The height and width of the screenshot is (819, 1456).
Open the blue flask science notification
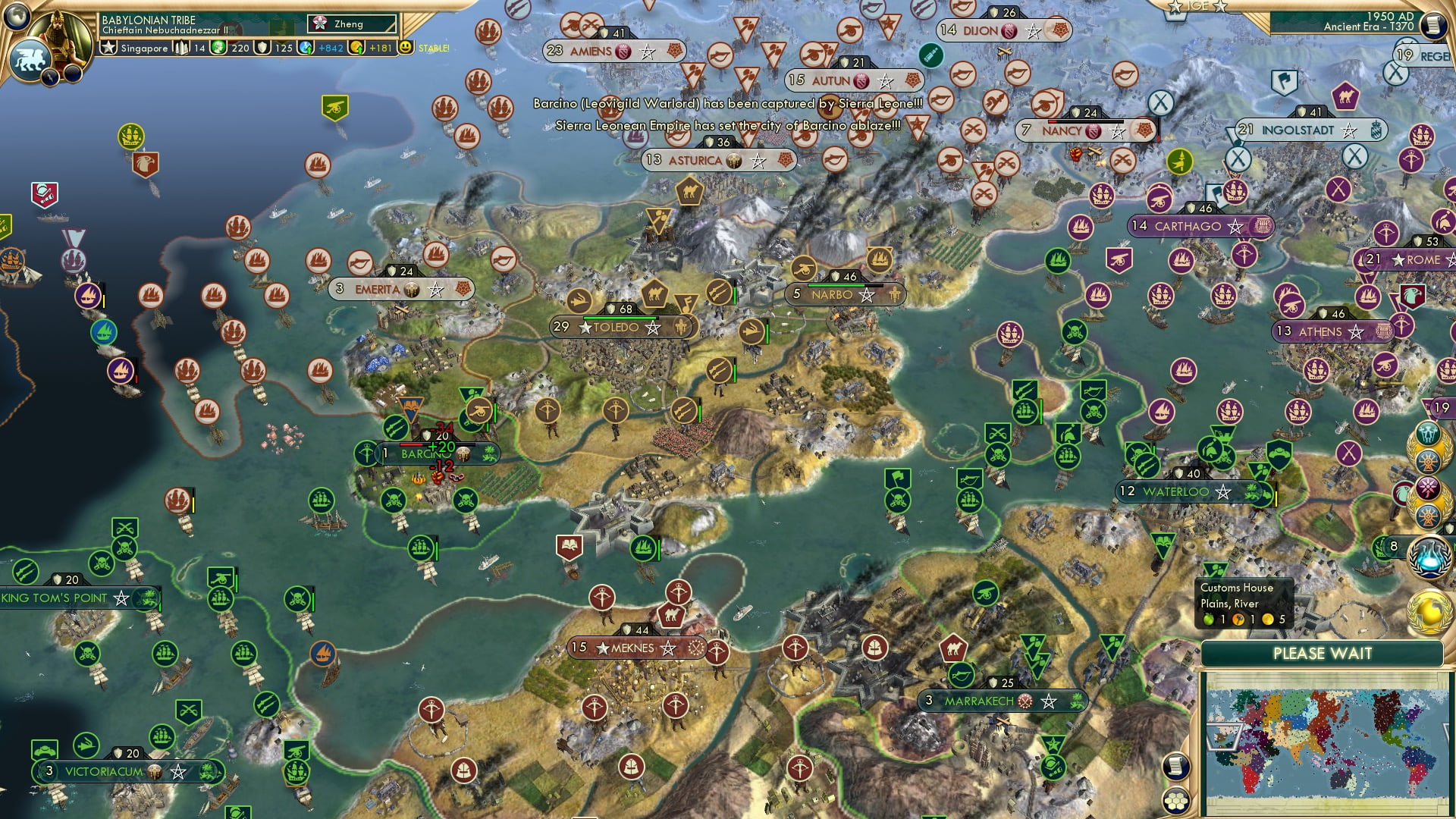click(x=1429, y=556)
